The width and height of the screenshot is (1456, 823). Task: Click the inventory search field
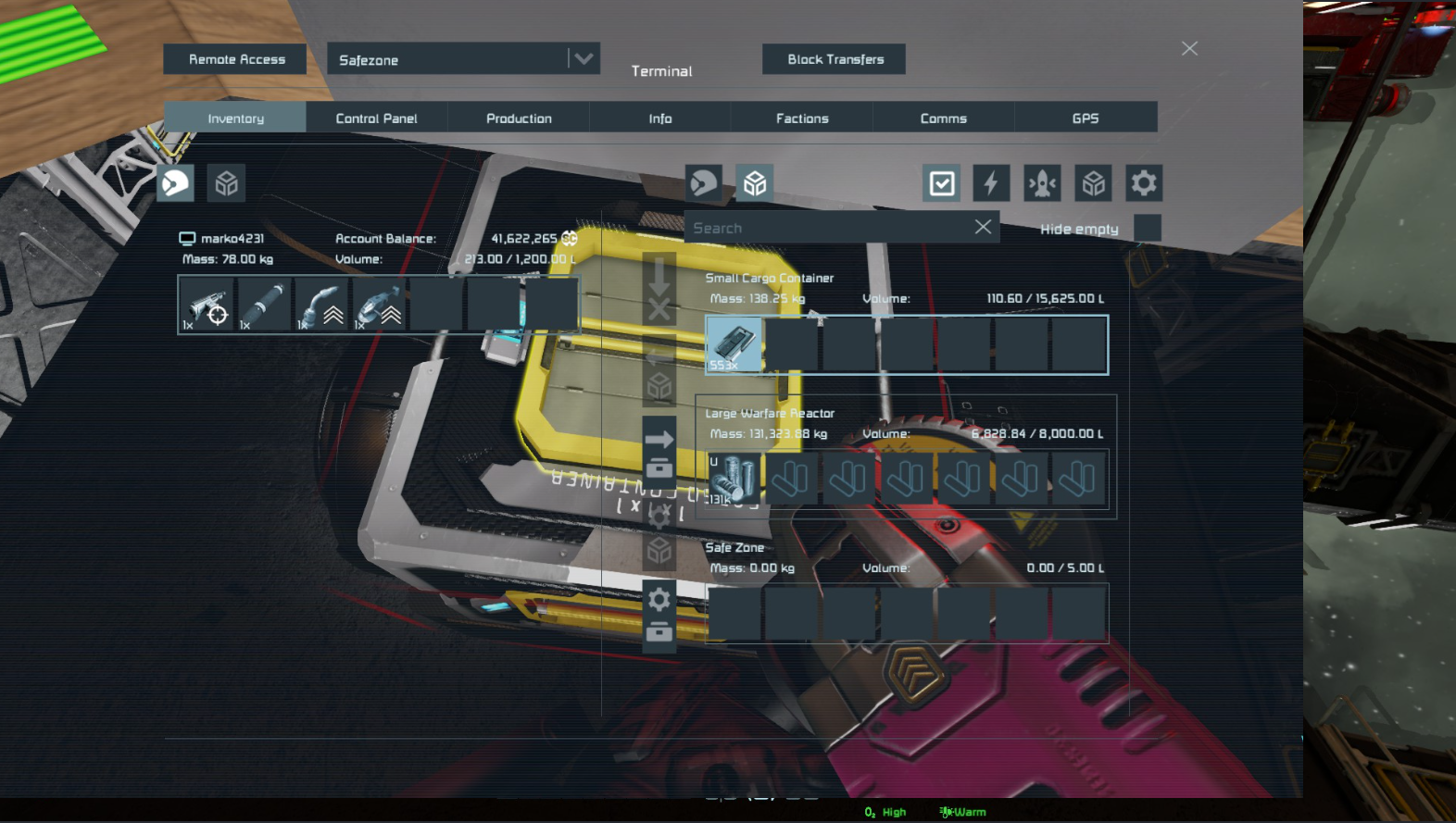pos(824,228)
